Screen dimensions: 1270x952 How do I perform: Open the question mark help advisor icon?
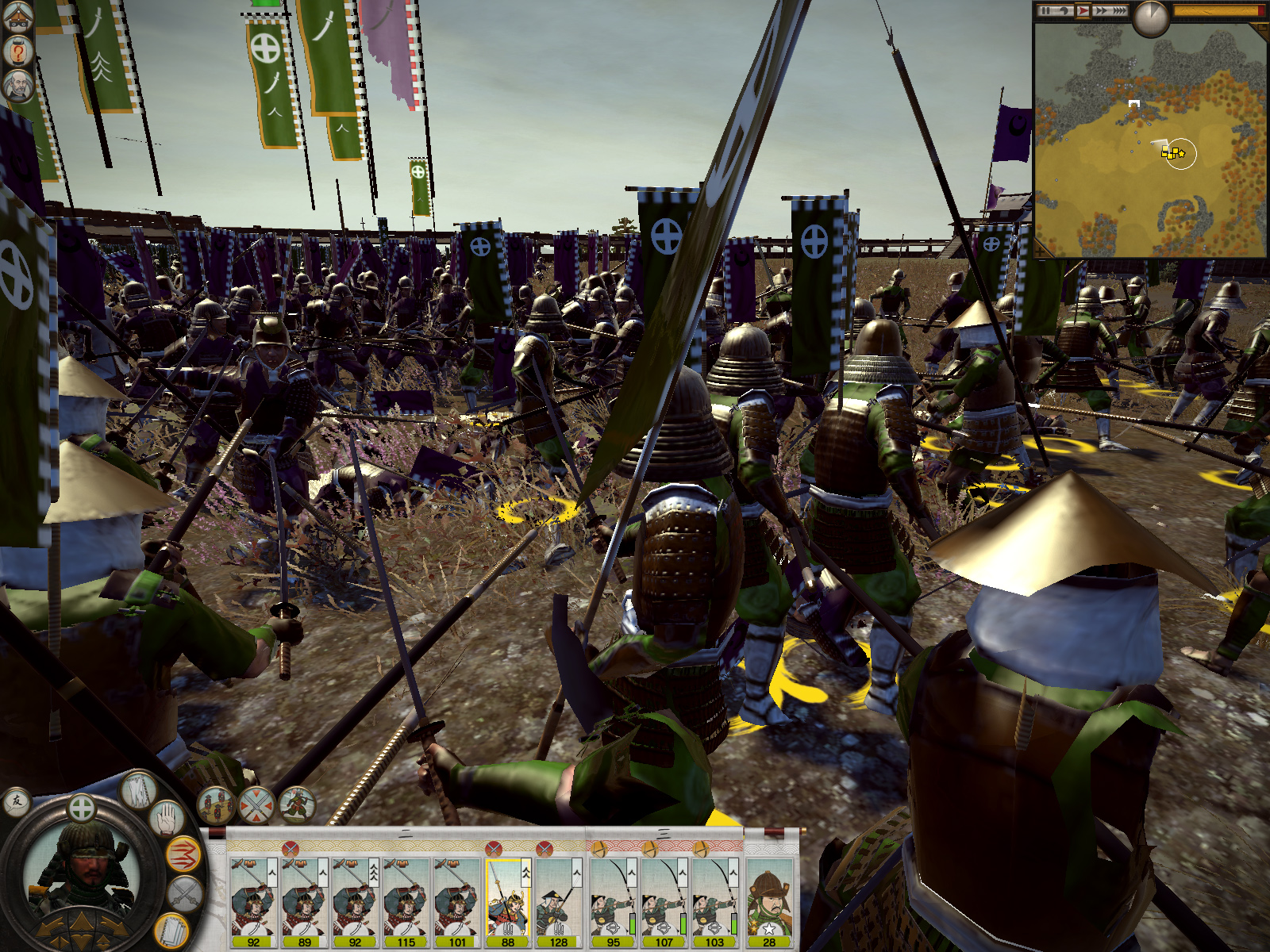coord(17,52)
